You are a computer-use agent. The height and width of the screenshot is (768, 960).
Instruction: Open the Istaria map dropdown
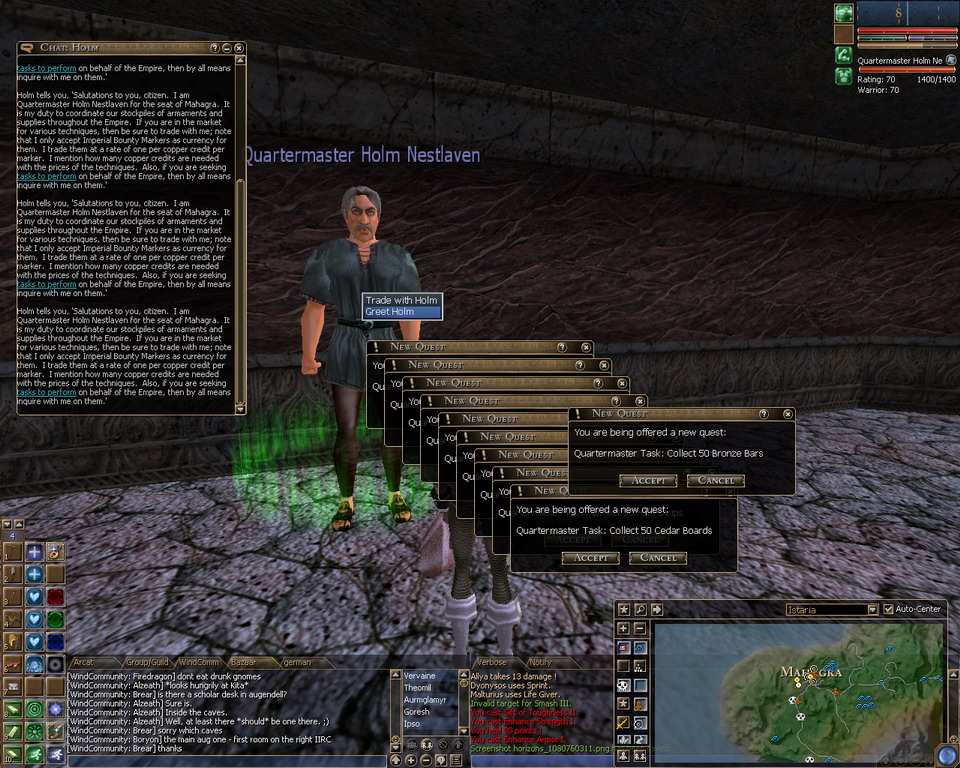tap(873, 609)
